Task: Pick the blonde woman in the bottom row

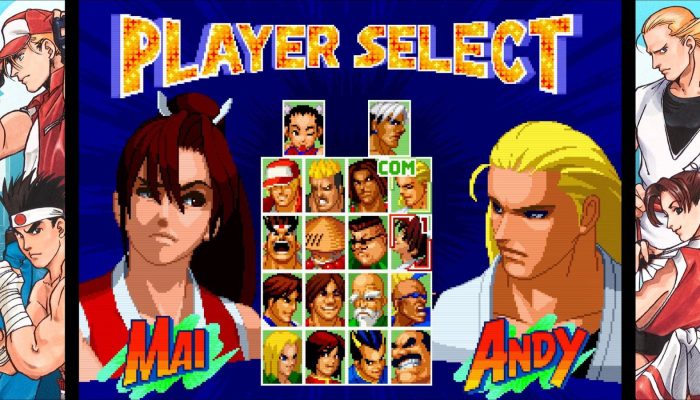Action: pos(282,355)
